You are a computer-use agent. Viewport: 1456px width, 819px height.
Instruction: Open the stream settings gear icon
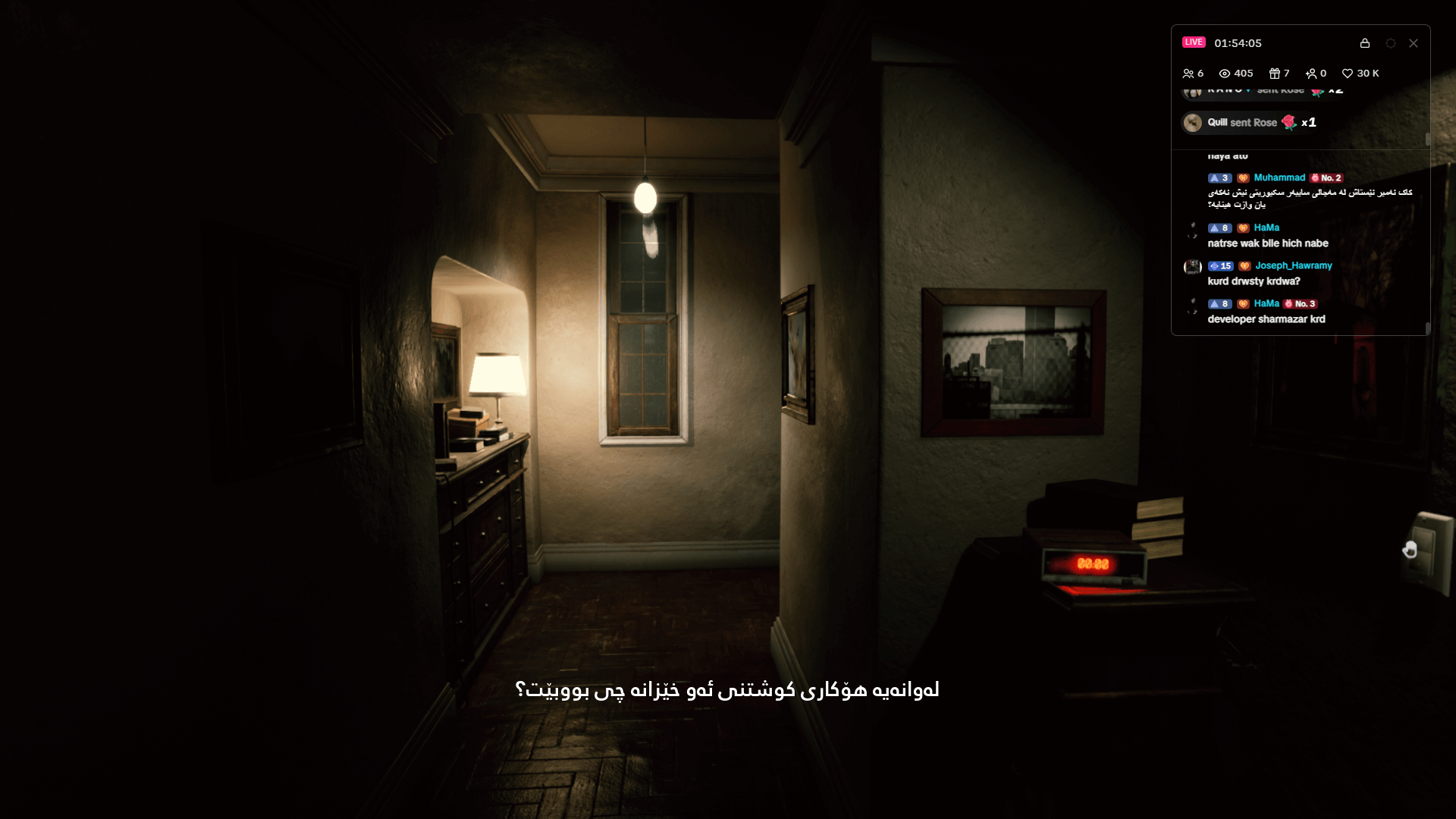[x=1390, y=43]
